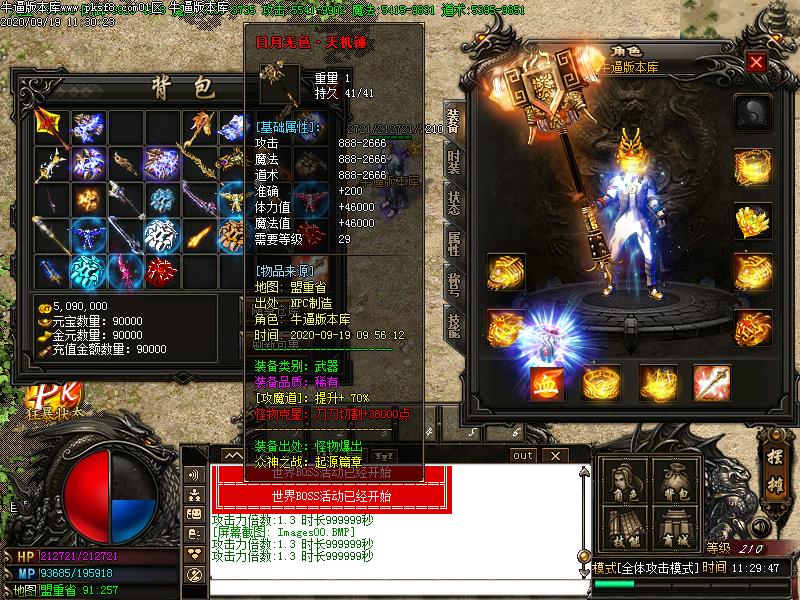800x600 pixels.
Task: Click the 世界BOSS活动已经开始 announcement banner
Action: click(x=331, y=495)
